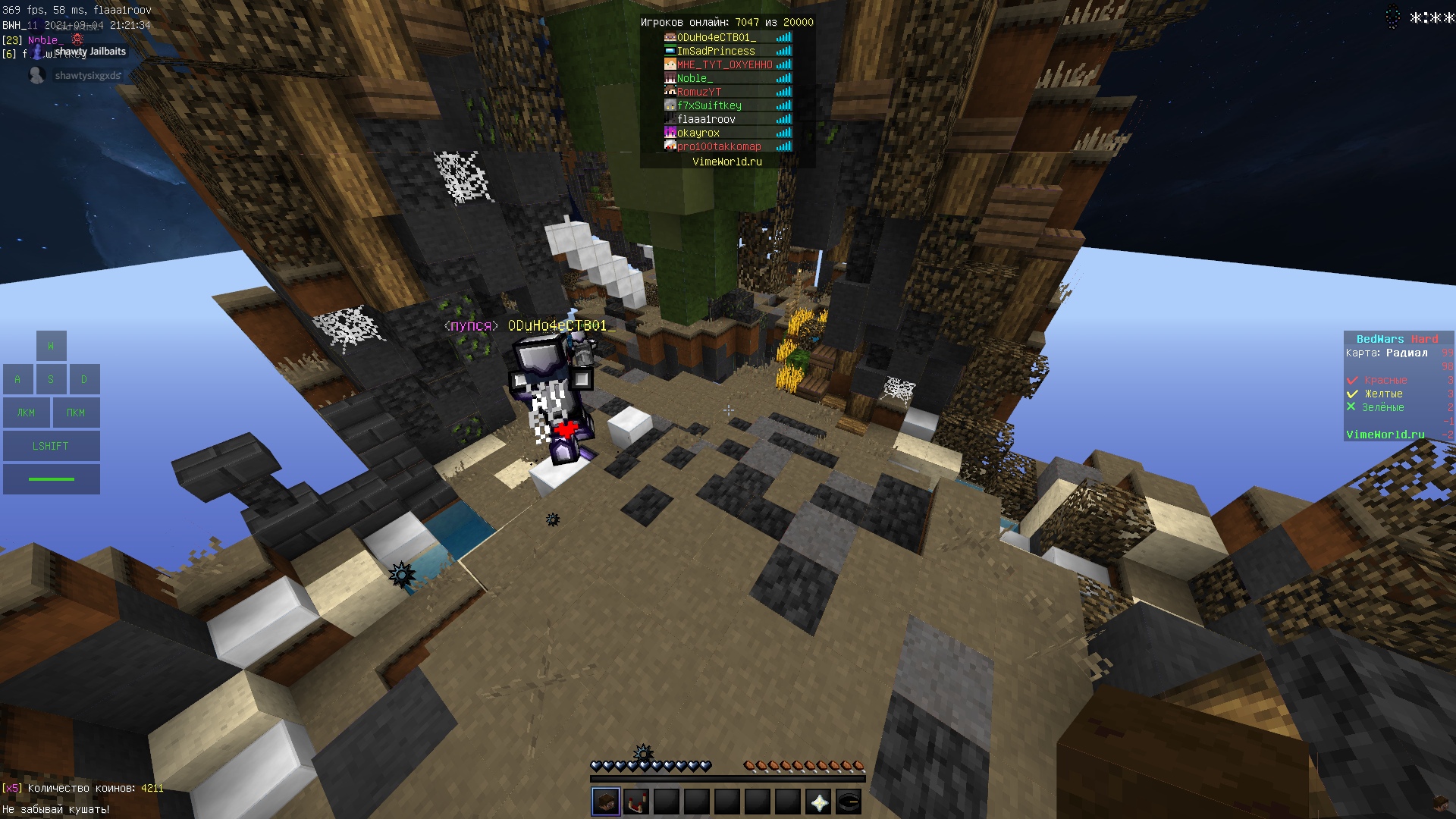1456x819 pixels.
Task: Click pro100takkomap in the player list
Action: point(718,146)
